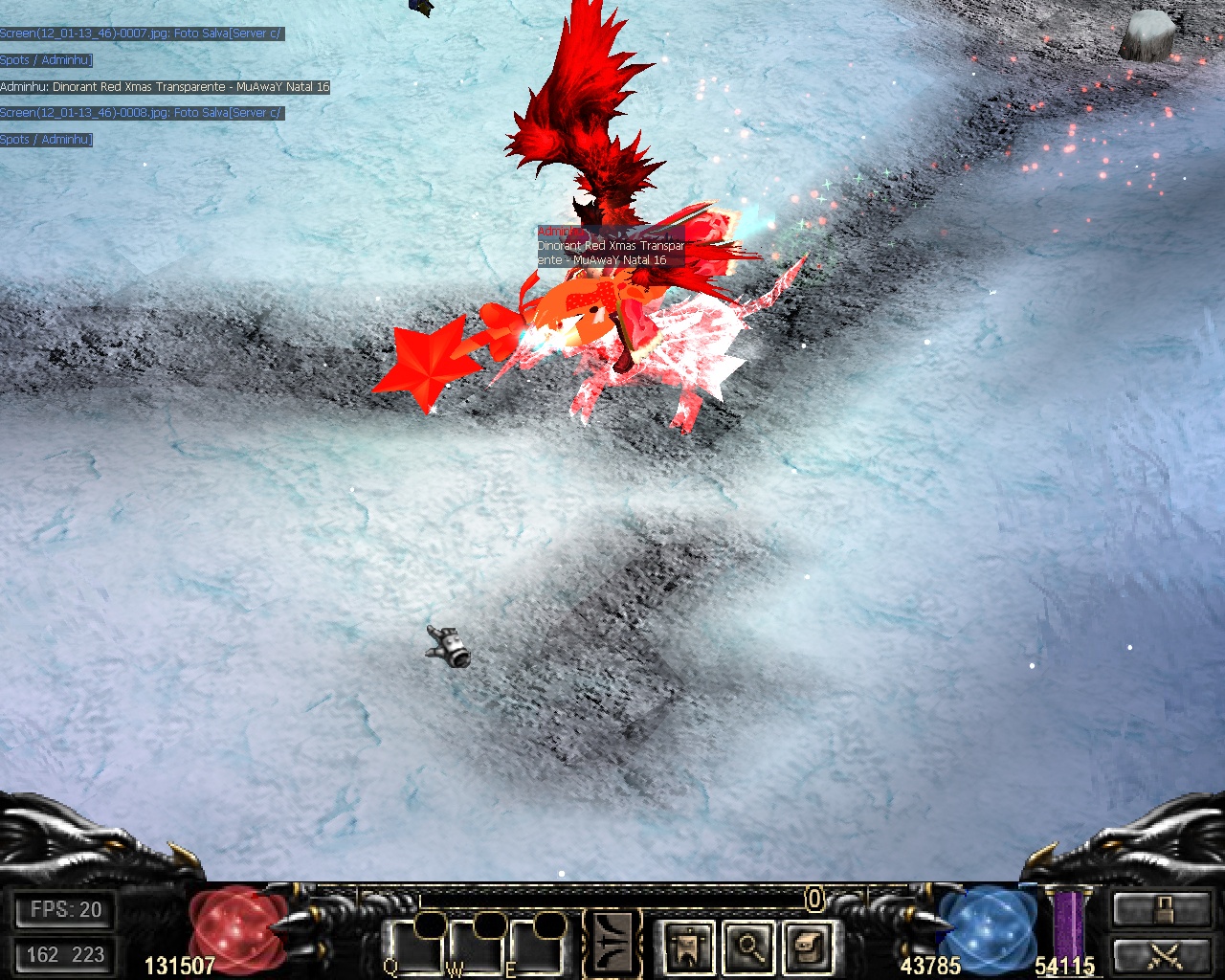Click the crossed swords button
The image size is (1225, 980).
1162,956
